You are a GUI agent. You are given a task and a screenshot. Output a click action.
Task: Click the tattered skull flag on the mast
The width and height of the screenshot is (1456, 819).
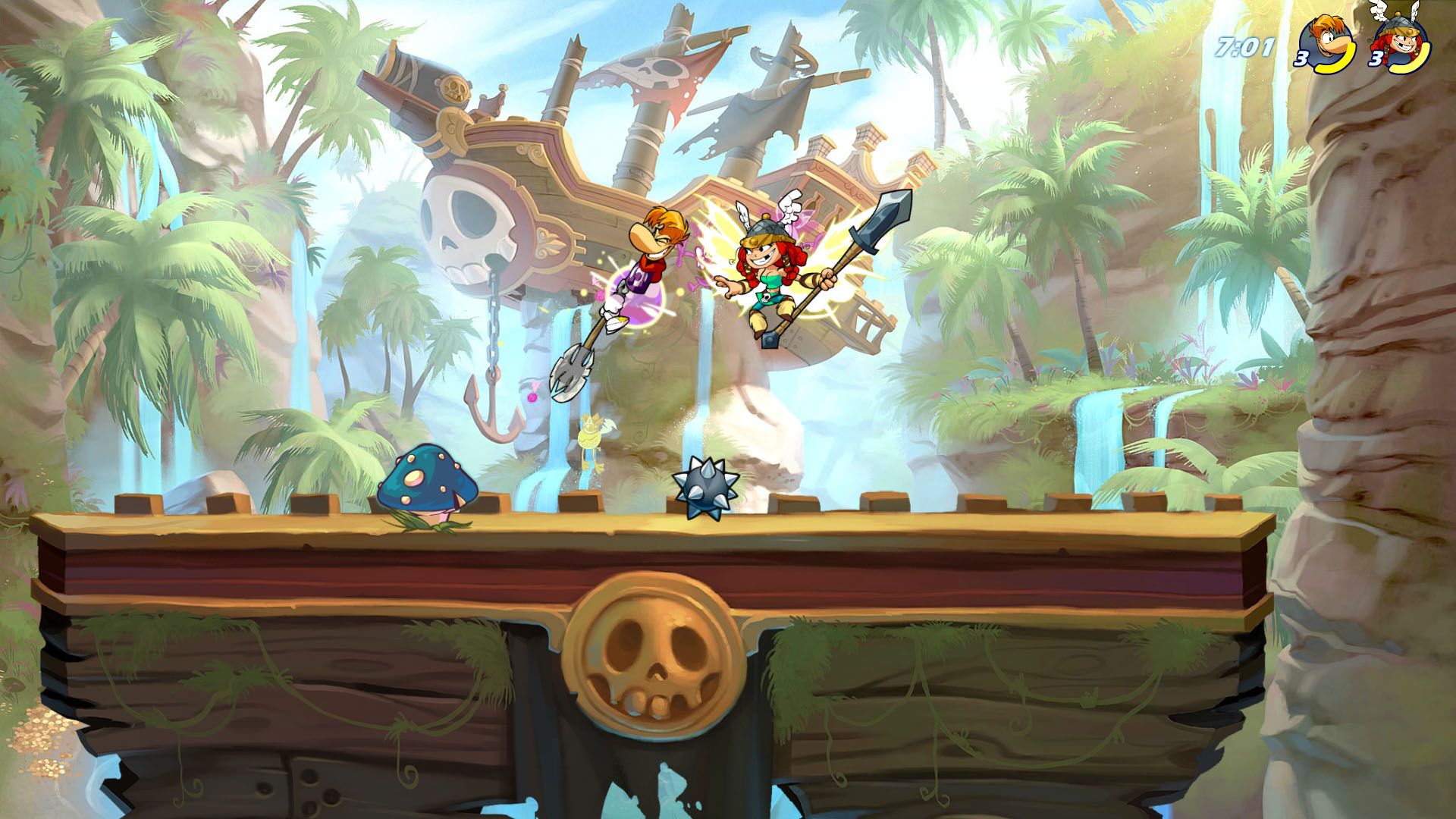click(x=656, y=72)
